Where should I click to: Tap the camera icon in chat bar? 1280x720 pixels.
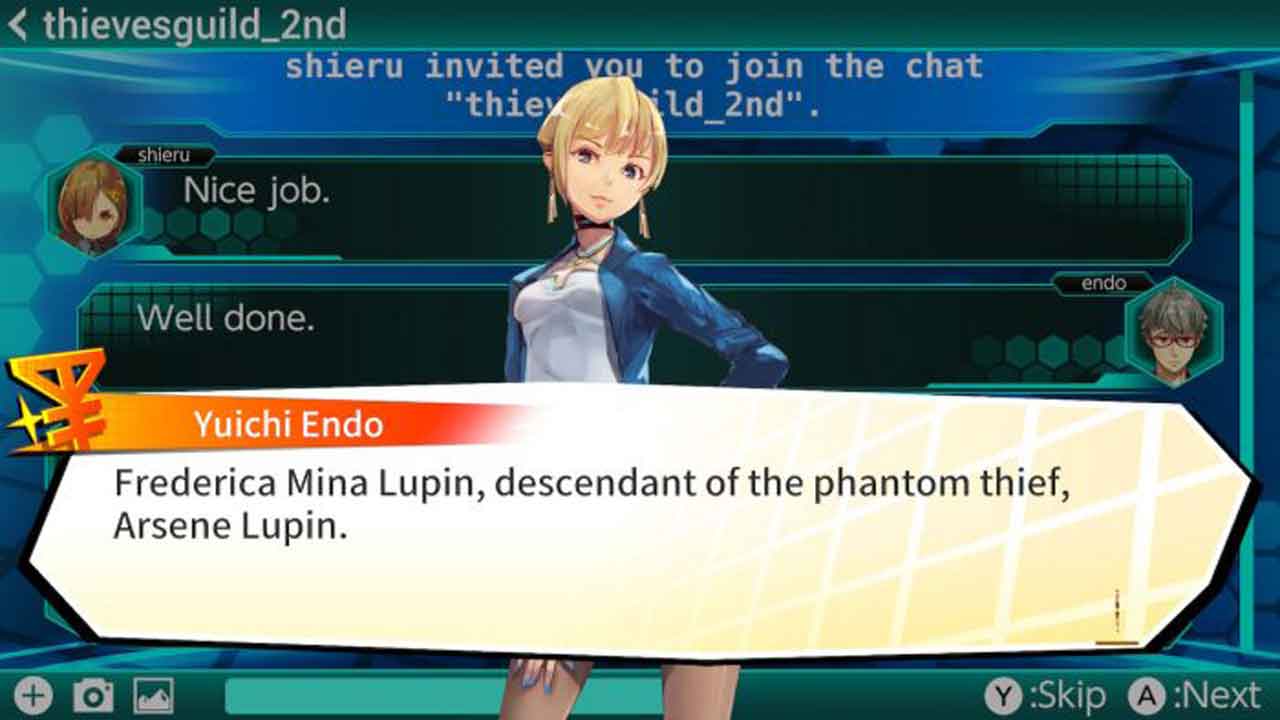point(93,696)
